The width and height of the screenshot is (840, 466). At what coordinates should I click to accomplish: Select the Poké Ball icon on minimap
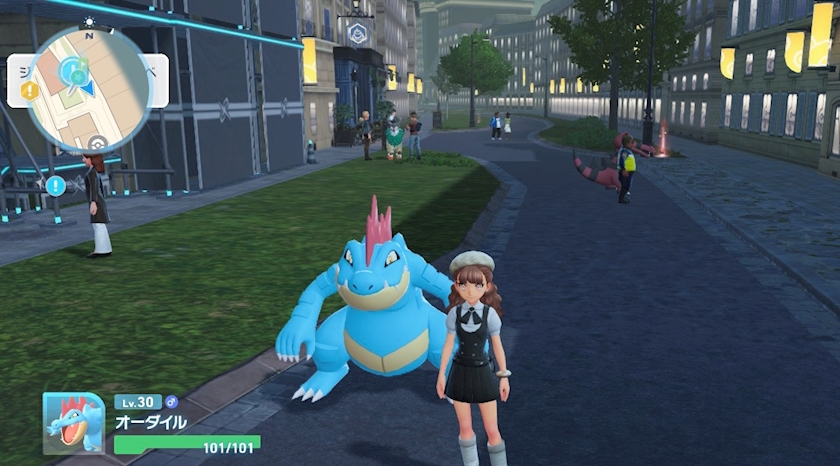click(97, 143)
